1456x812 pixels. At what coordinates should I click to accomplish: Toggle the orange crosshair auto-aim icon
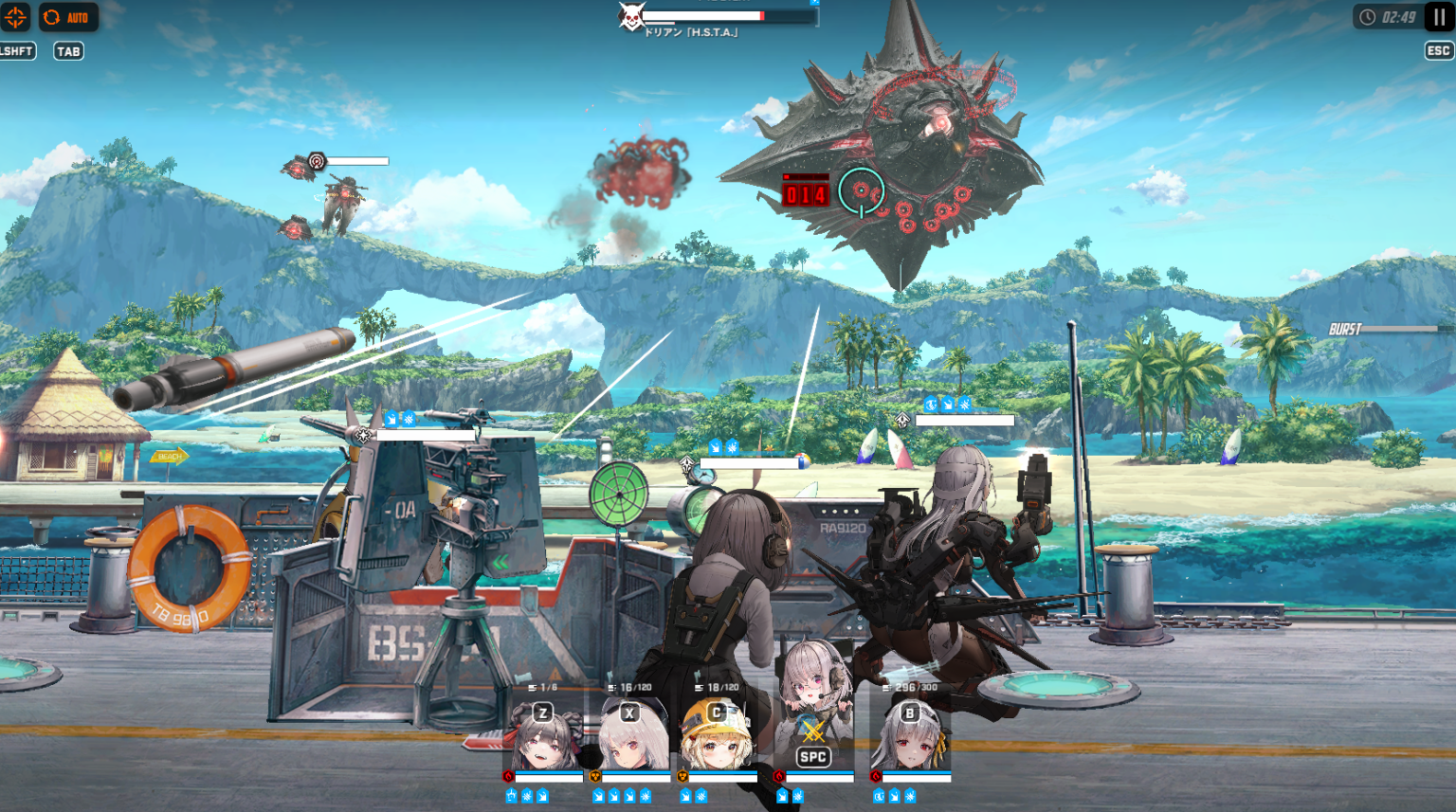15,17
